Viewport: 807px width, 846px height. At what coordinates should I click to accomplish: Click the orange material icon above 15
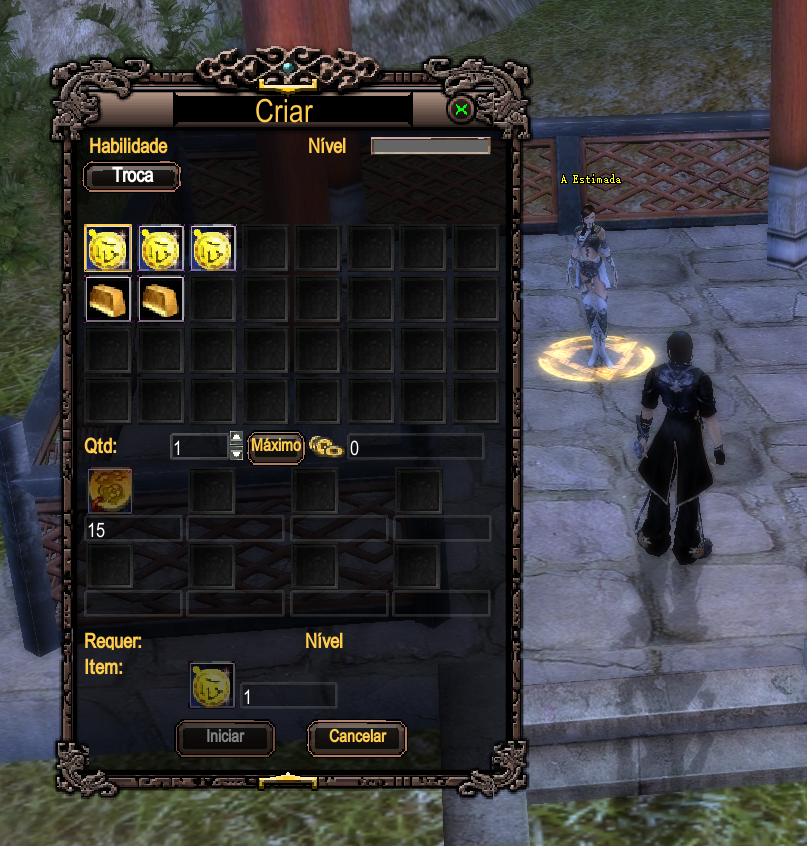pyautogui.click(x=109, y=492)
